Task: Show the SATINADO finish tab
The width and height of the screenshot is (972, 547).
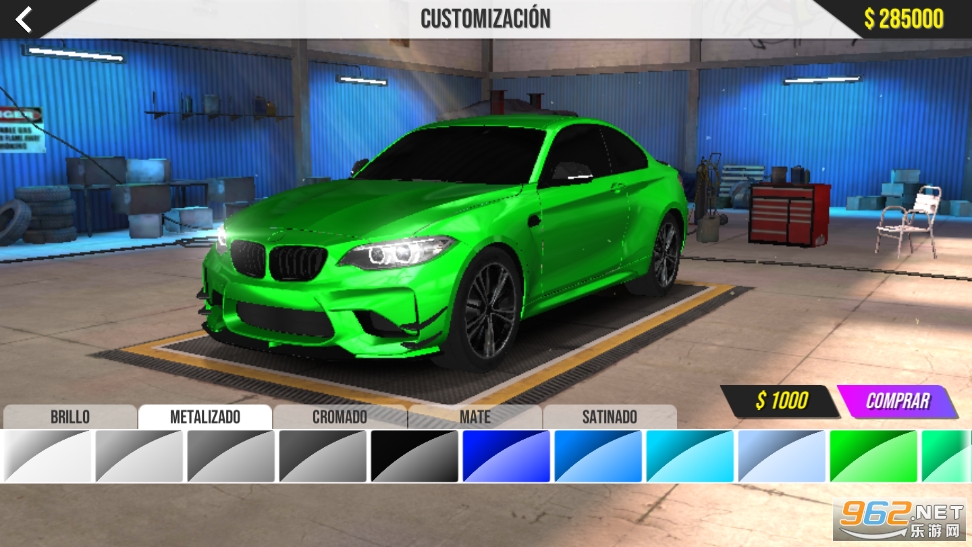Action: click(609, 417)
